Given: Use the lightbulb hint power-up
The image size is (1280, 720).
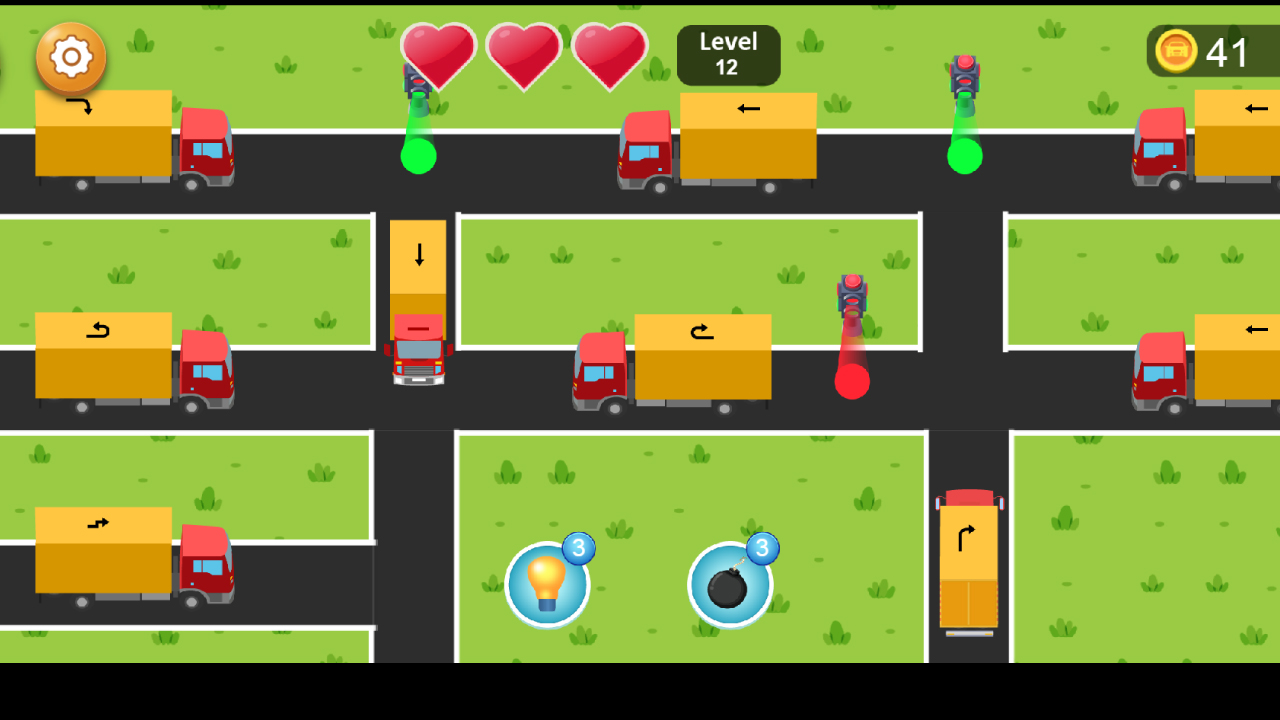Looking at the screenshot, I should pyautogui.click(x=547, y=583).
